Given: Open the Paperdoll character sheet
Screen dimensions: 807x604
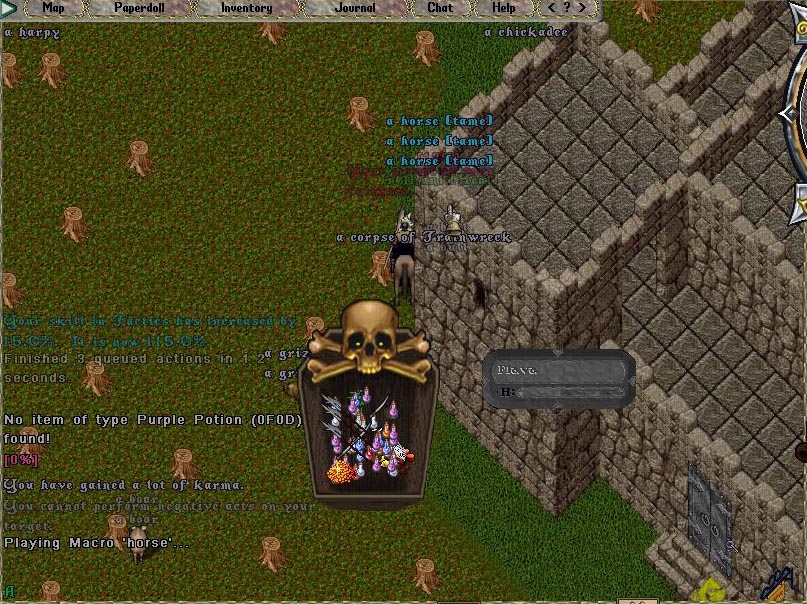Looking at the screenshot, I should coord(140,8).
